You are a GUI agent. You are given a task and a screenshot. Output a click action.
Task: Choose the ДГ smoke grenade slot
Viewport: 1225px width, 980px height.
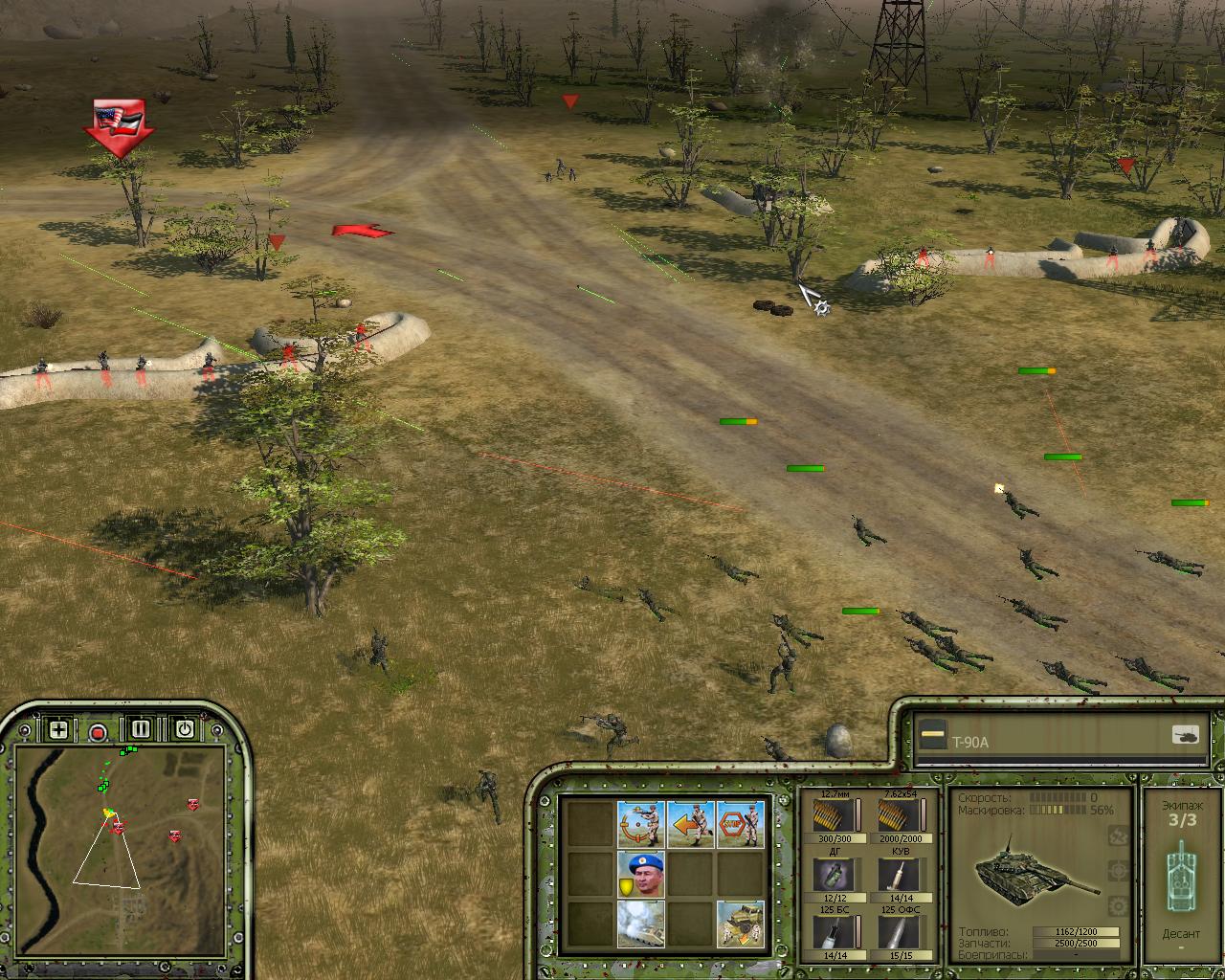point(829,874)
